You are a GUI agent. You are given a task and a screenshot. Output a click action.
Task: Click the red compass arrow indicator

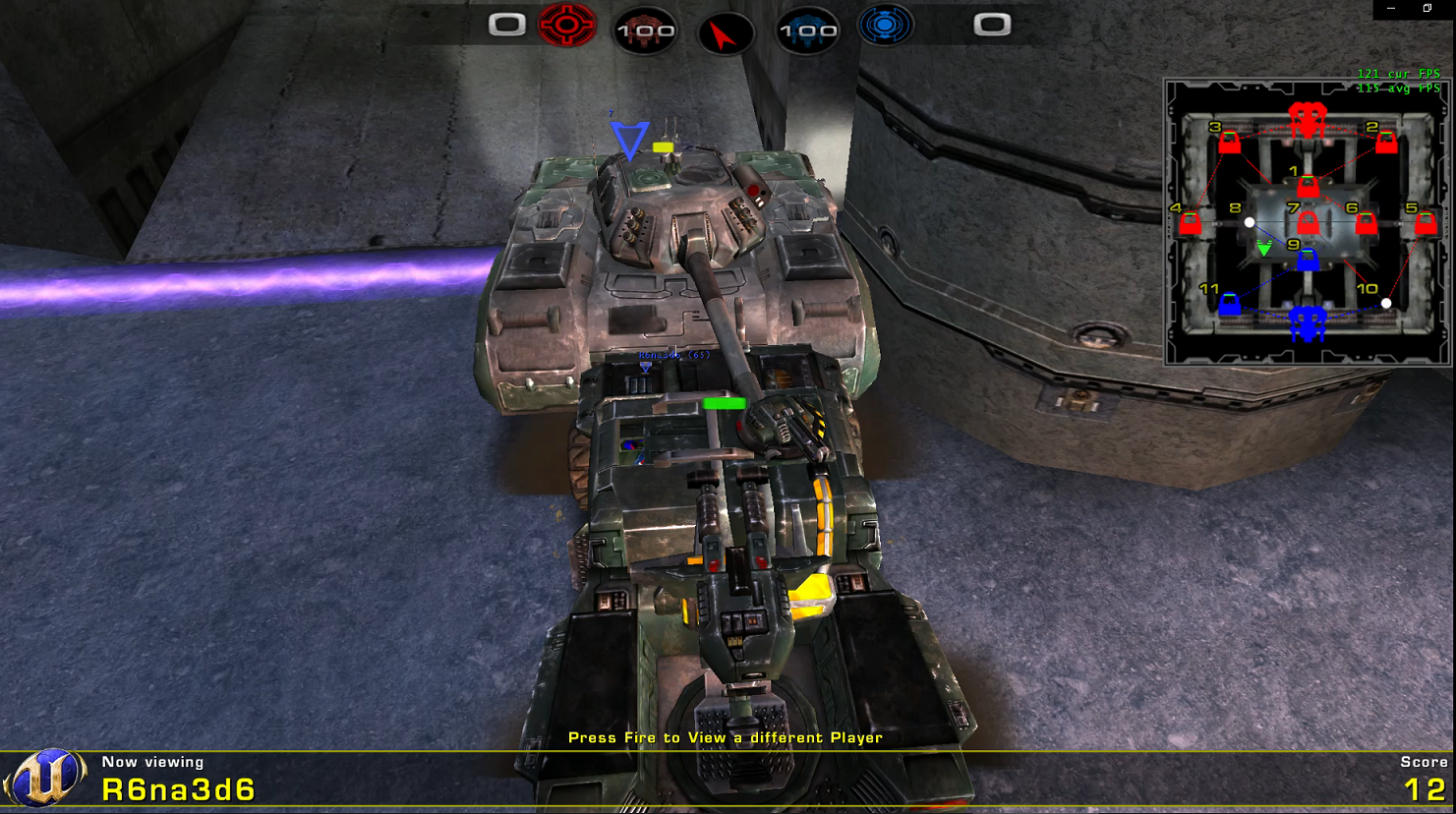[x=725, y=35]
